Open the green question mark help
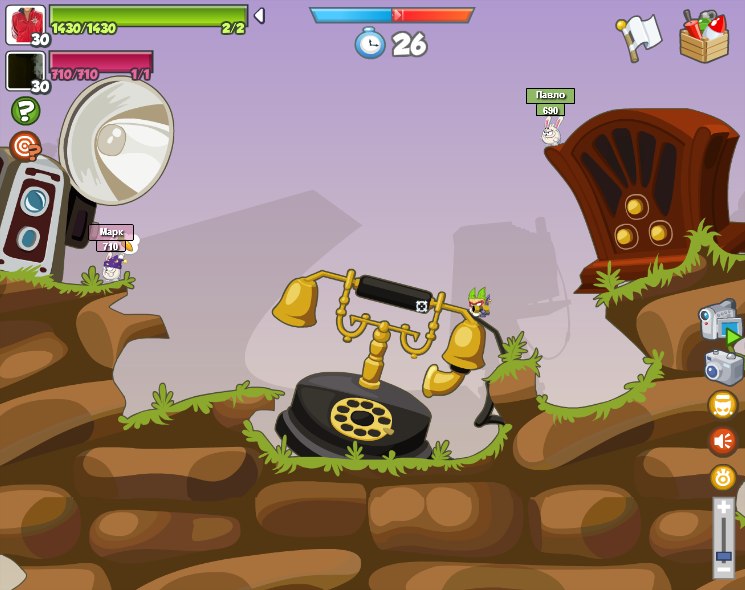 (25, 110)
